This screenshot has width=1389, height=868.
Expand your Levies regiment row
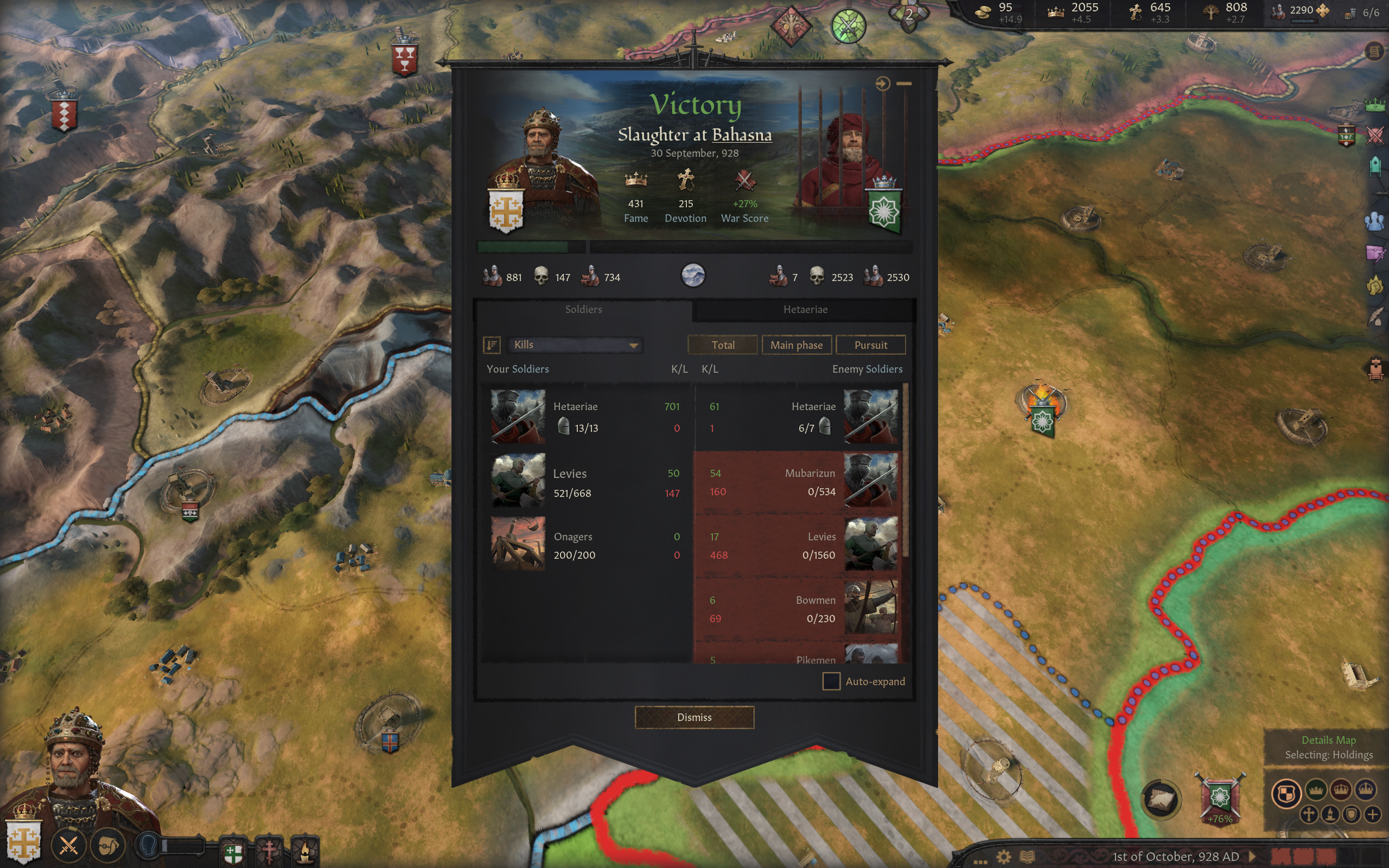point(585,482)
